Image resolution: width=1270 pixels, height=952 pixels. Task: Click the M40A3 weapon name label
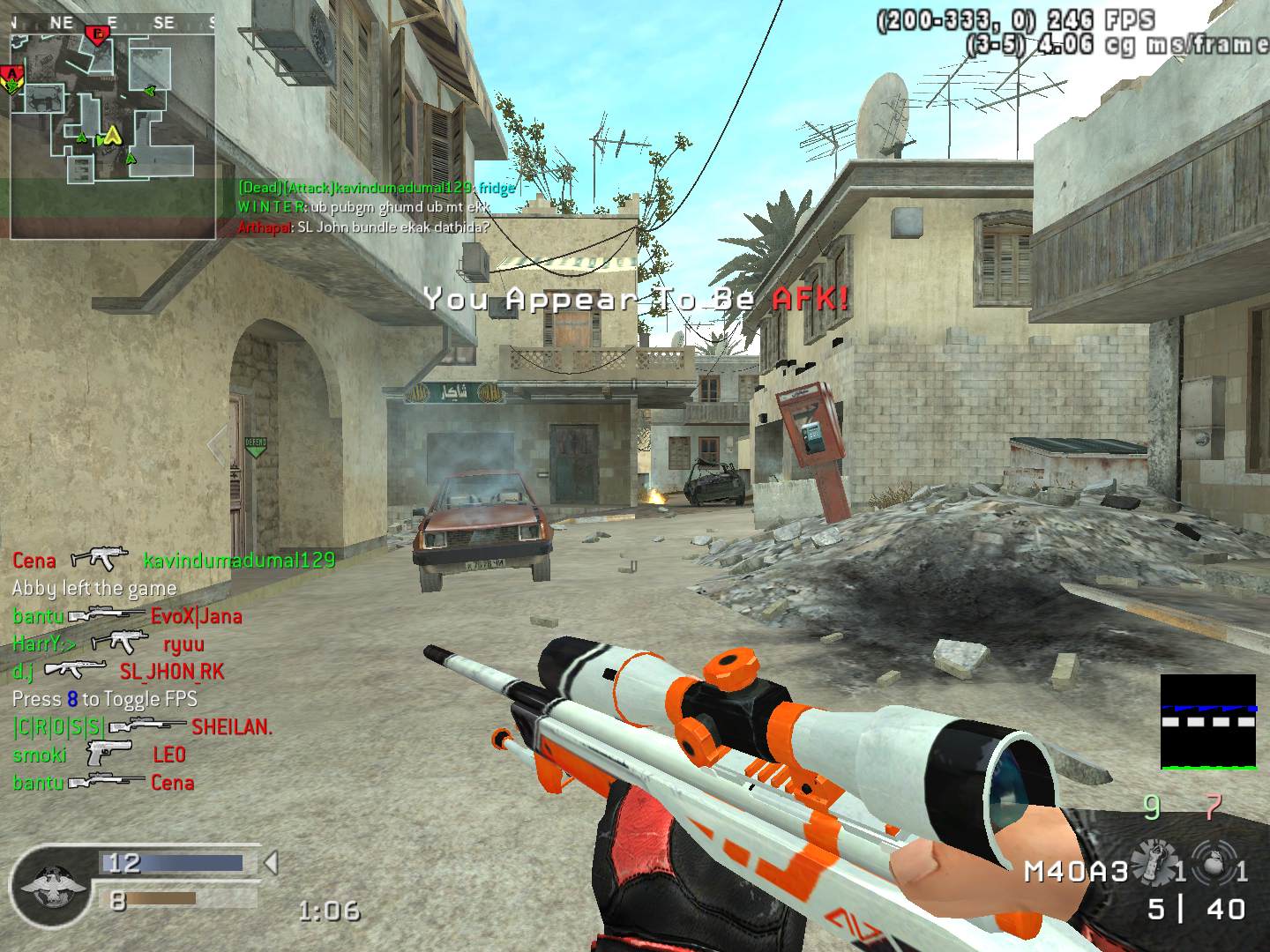point(1076,872)
